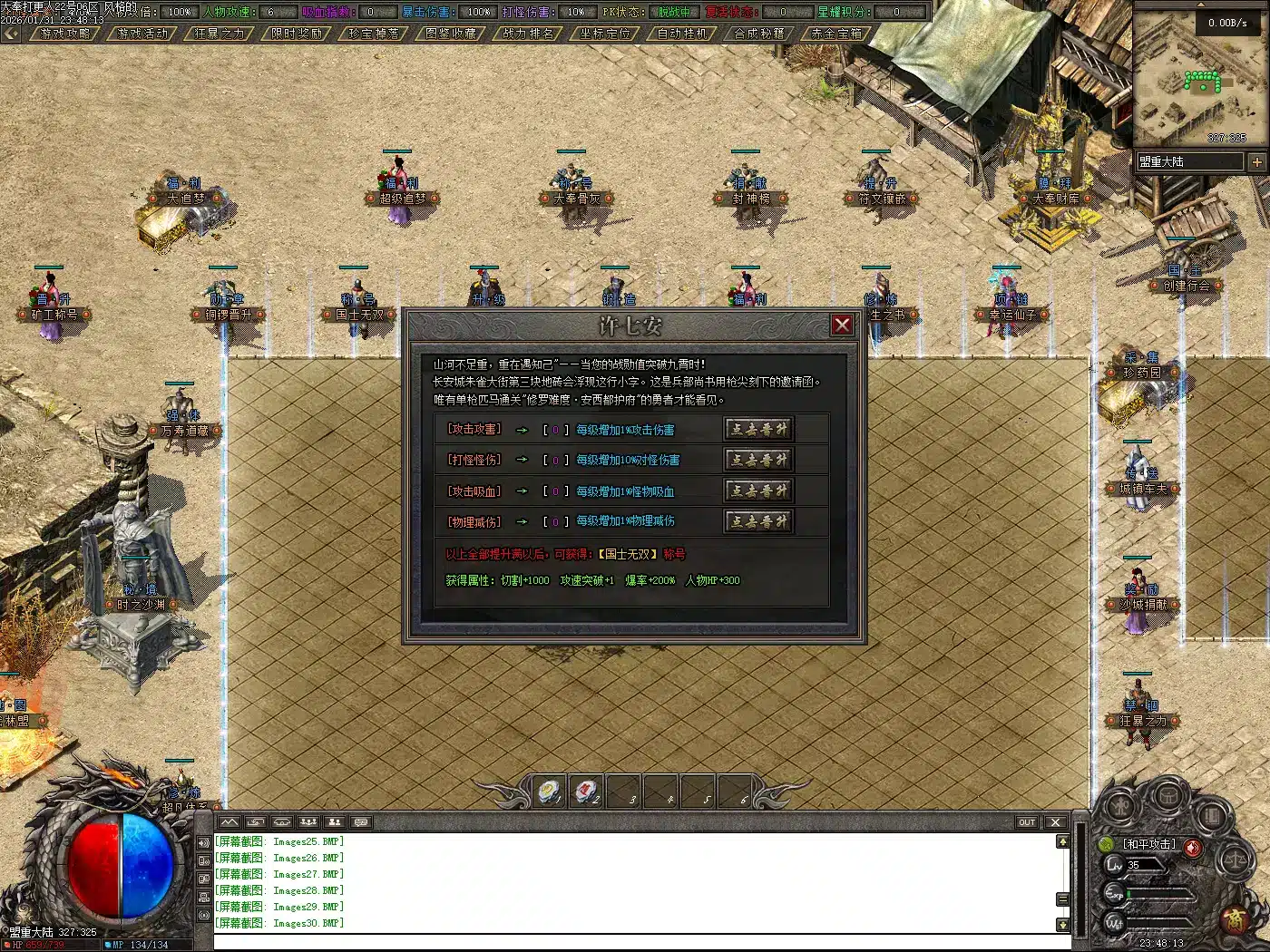This screenshot has height=952, width=1270.
Task: Open the 图鉴收藏 codex collection
Action: [x=451, y=34]
